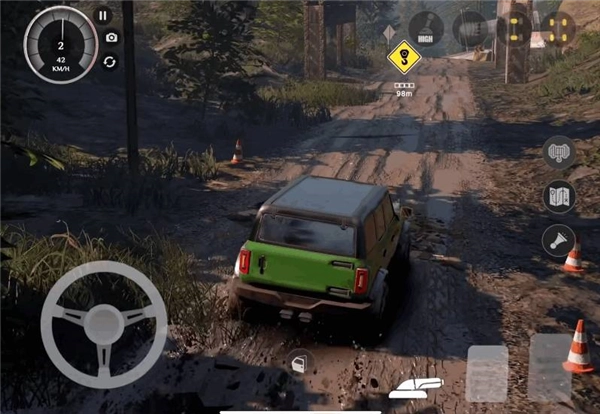Tap the circular arrows reset icon
The height and width of the screenshot is (414, 600).
[109, 61]
